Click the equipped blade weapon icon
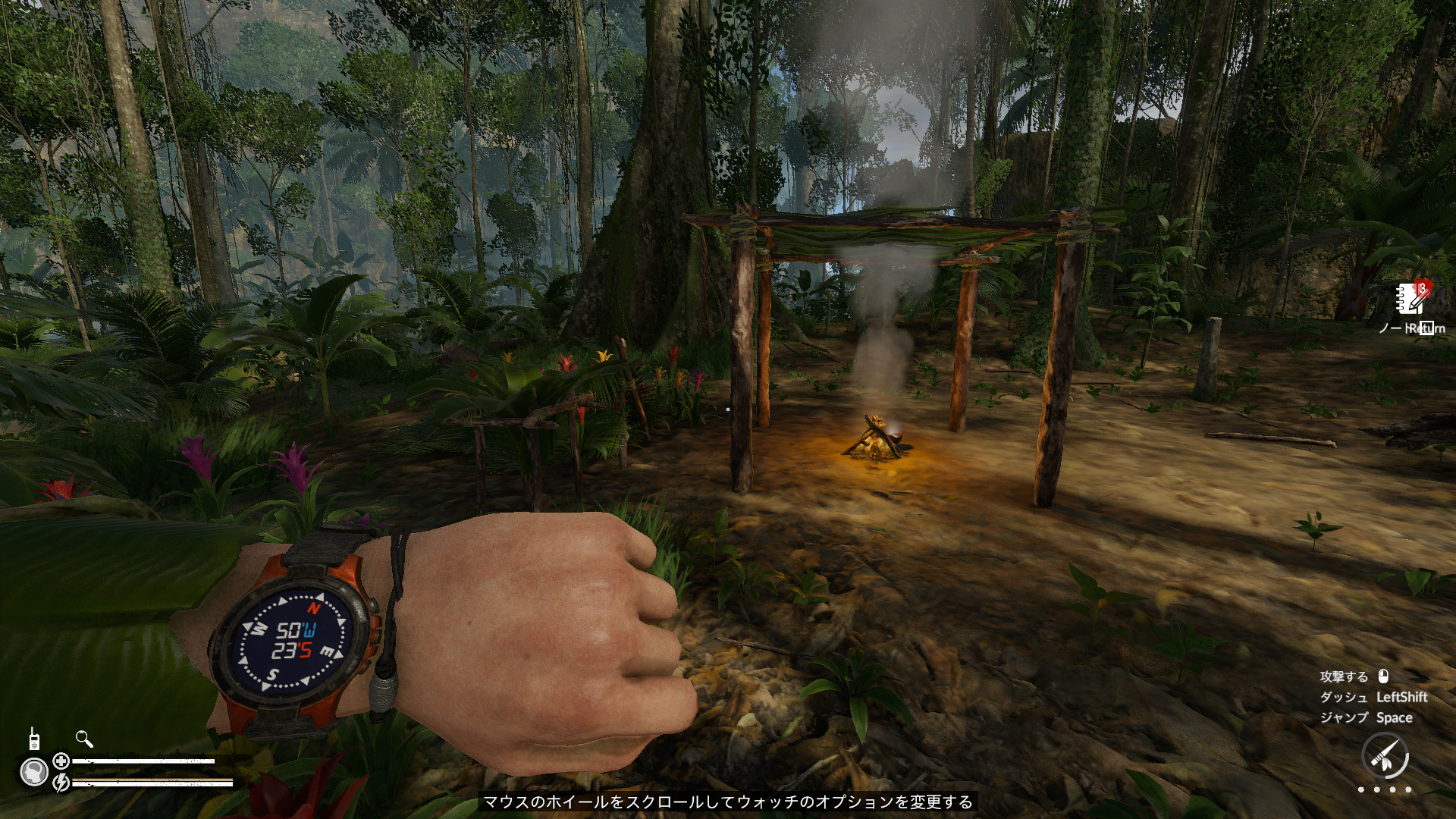1456x819 pixels. (1385, 756)
